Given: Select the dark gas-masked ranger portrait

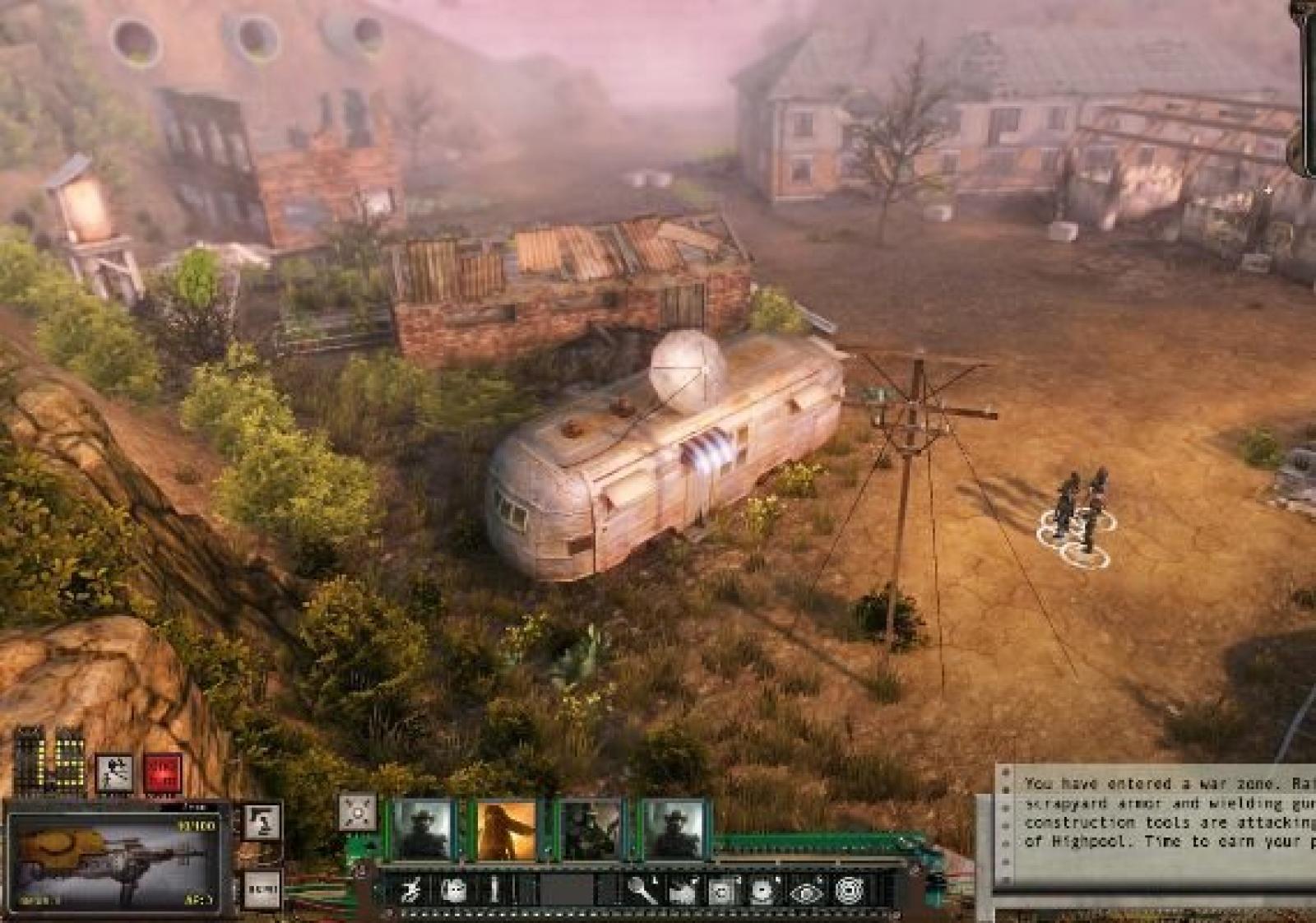Looking at the screenshot, I should click(x=590, y=830).
